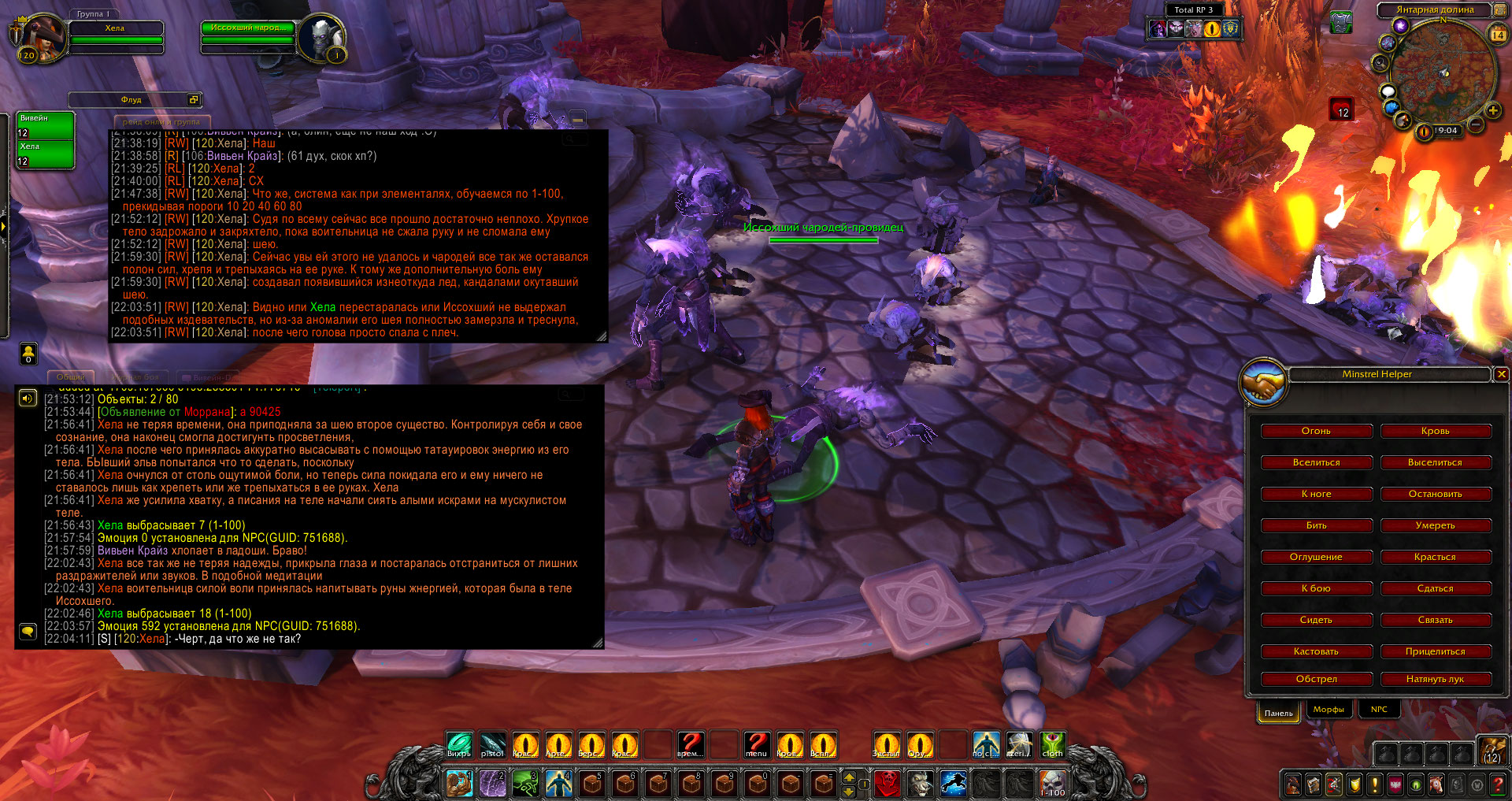Trigger the Кровь action button

1436,431
